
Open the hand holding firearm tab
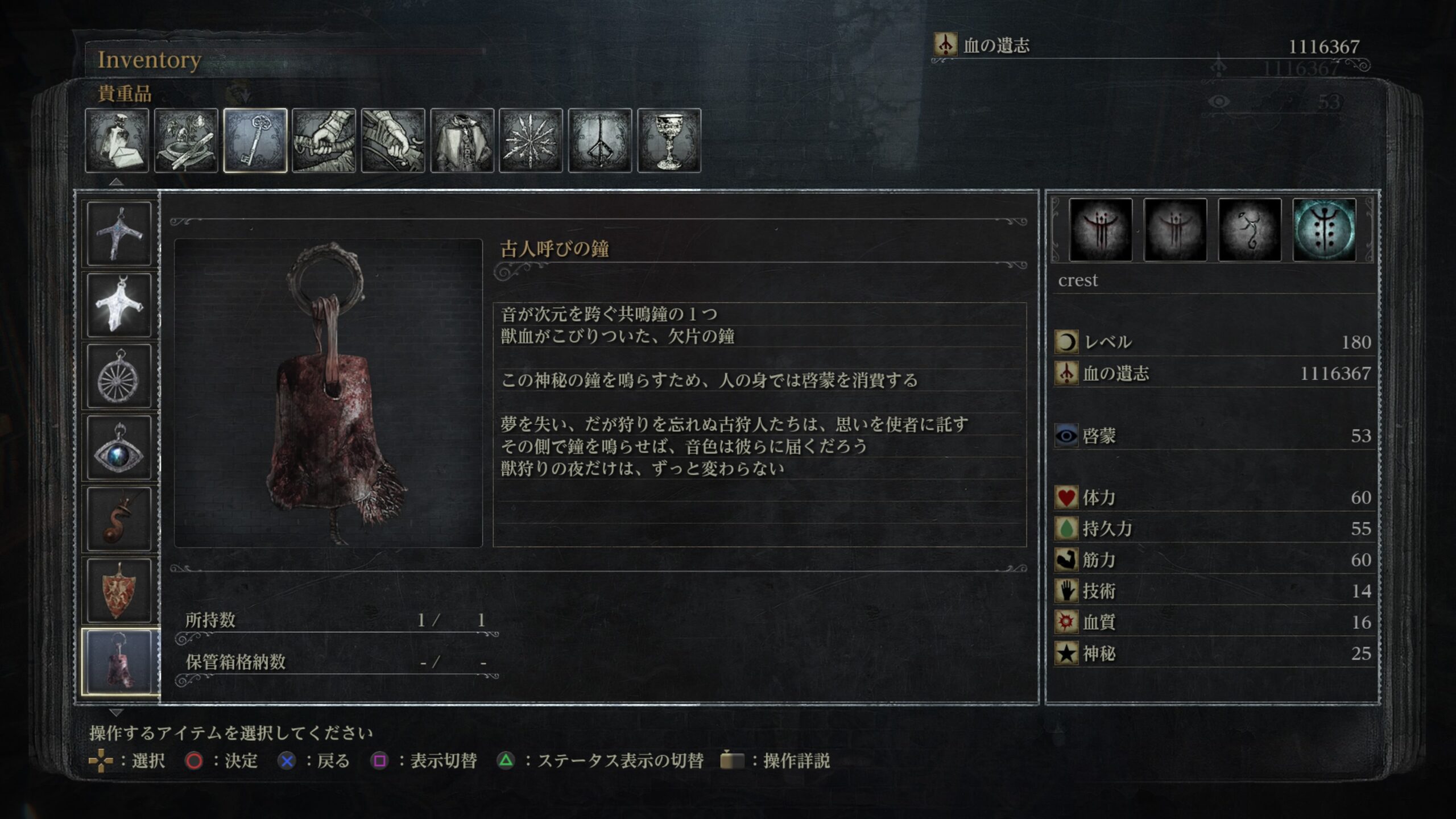(393, 140)
